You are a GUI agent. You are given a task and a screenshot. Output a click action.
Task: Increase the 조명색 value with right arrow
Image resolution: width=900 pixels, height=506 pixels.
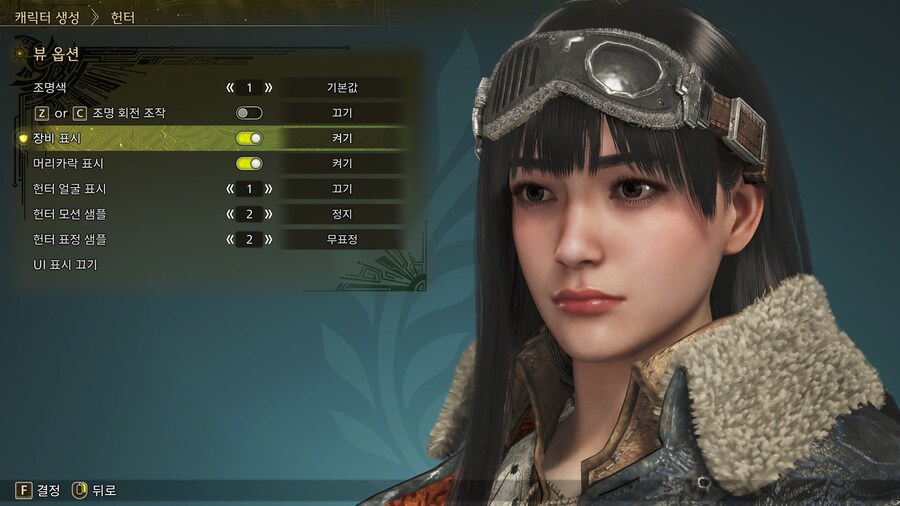click(x=268, y=88)
